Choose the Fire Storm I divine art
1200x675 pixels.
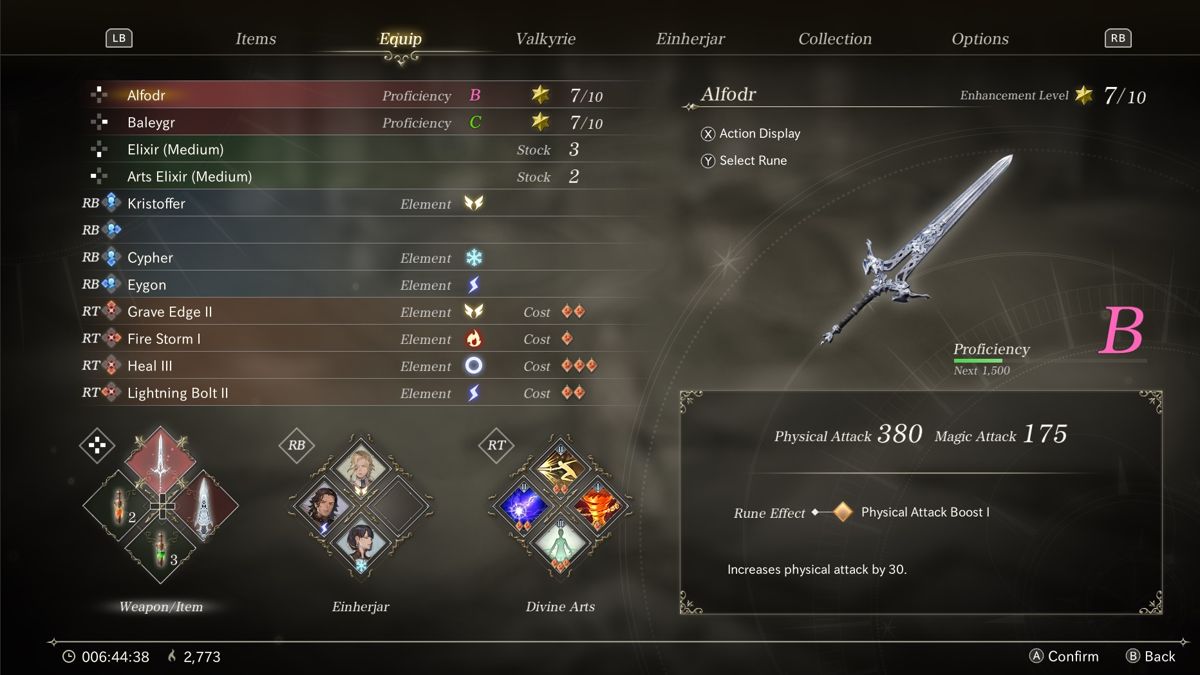(x=164, y=339)
